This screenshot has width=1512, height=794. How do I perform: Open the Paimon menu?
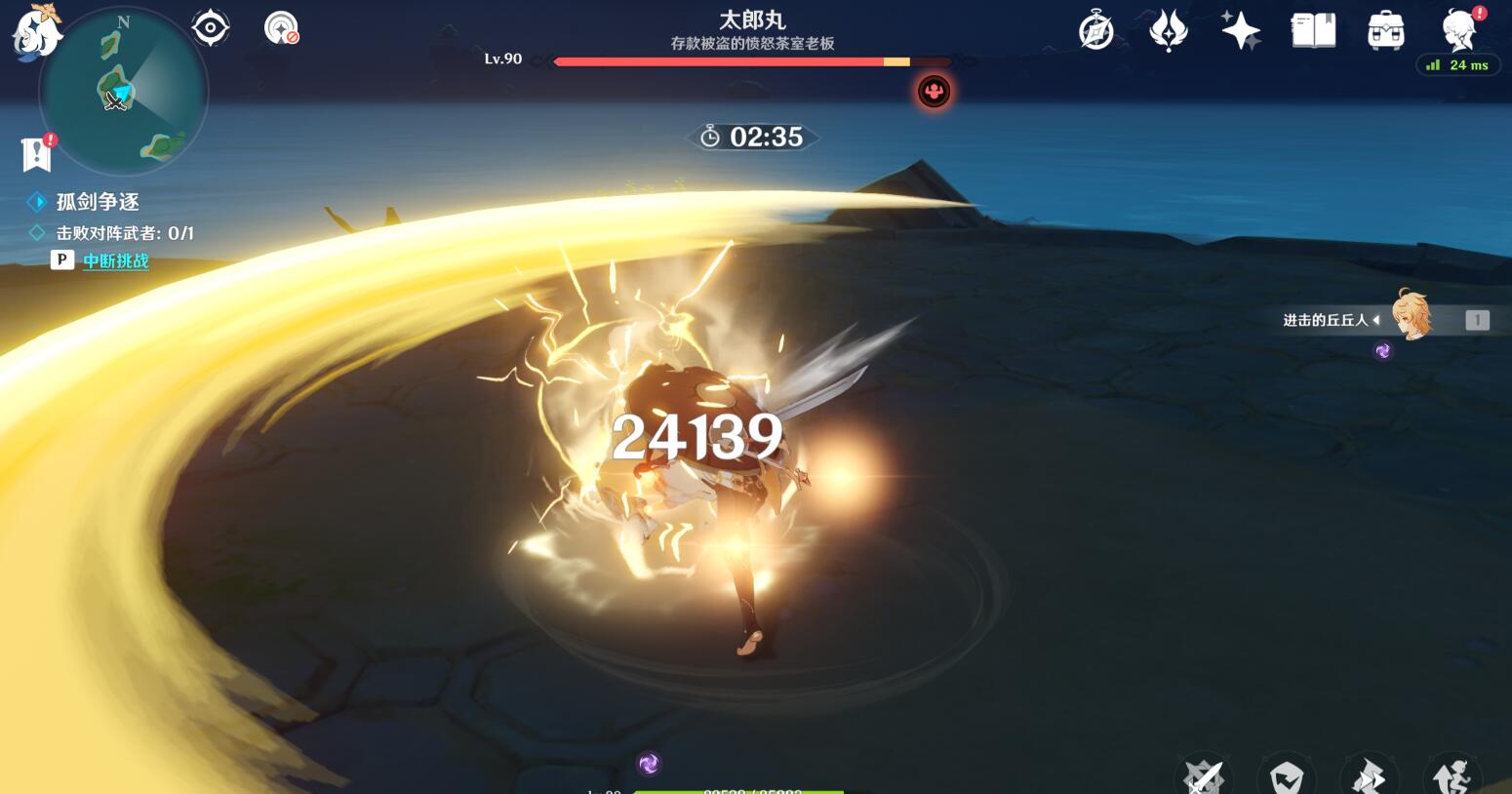pos(36,31)
